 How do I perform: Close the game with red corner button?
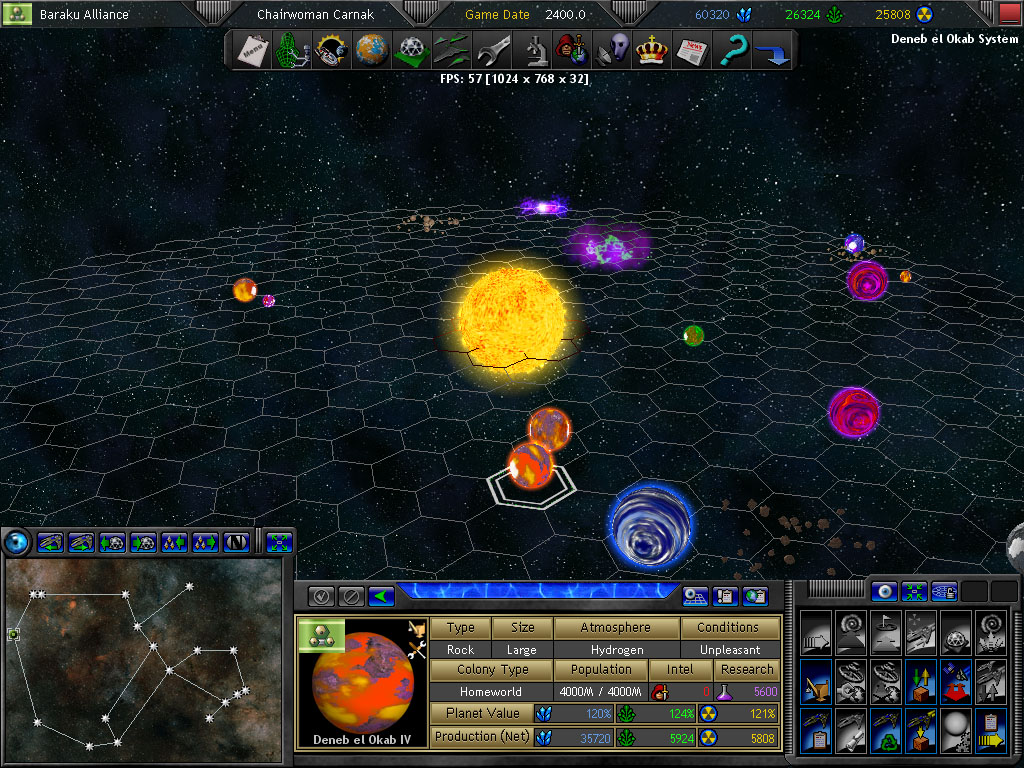1010,13
